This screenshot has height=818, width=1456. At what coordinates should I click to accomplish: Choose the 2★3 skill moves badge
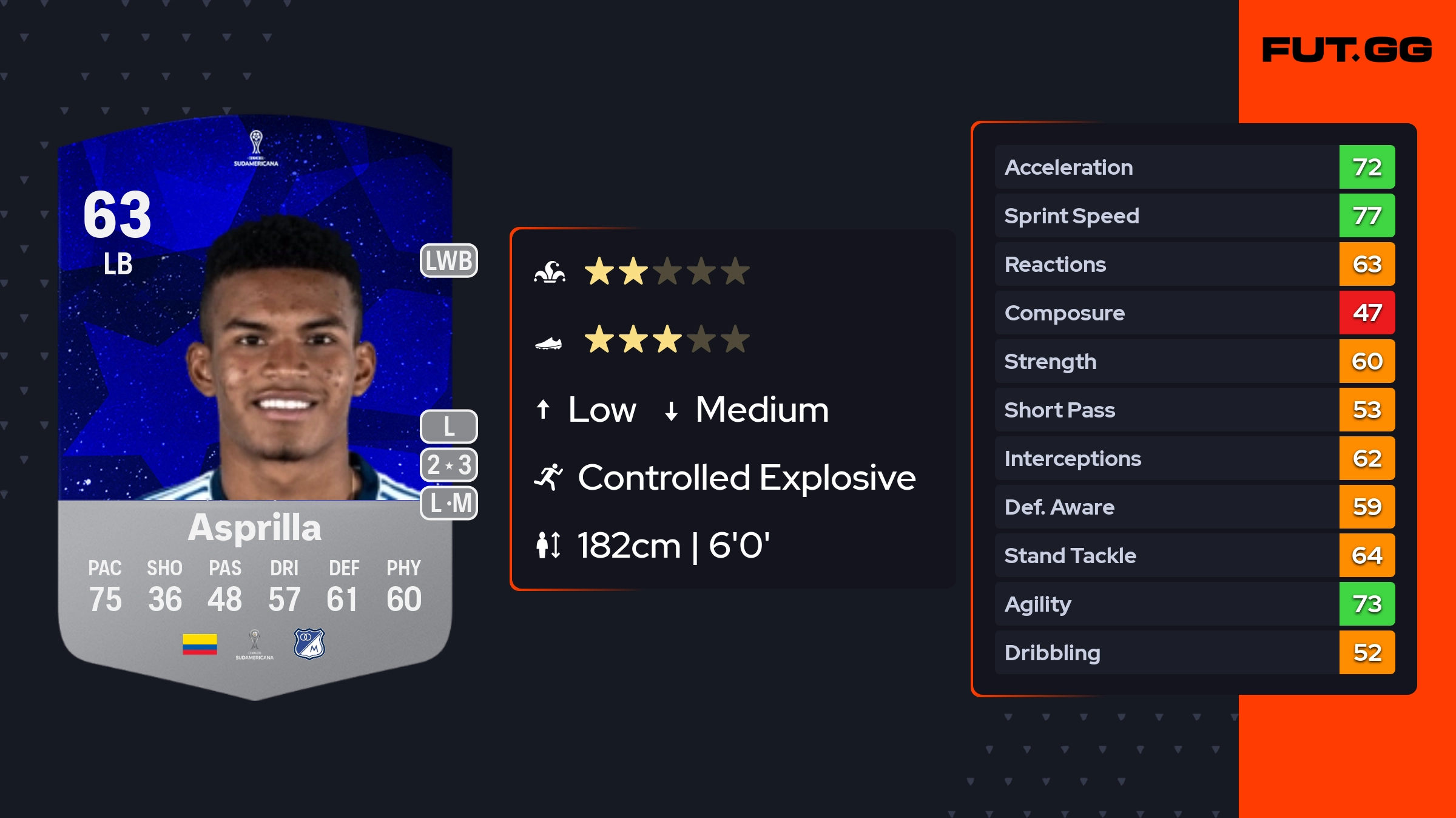tap(449, 465)
